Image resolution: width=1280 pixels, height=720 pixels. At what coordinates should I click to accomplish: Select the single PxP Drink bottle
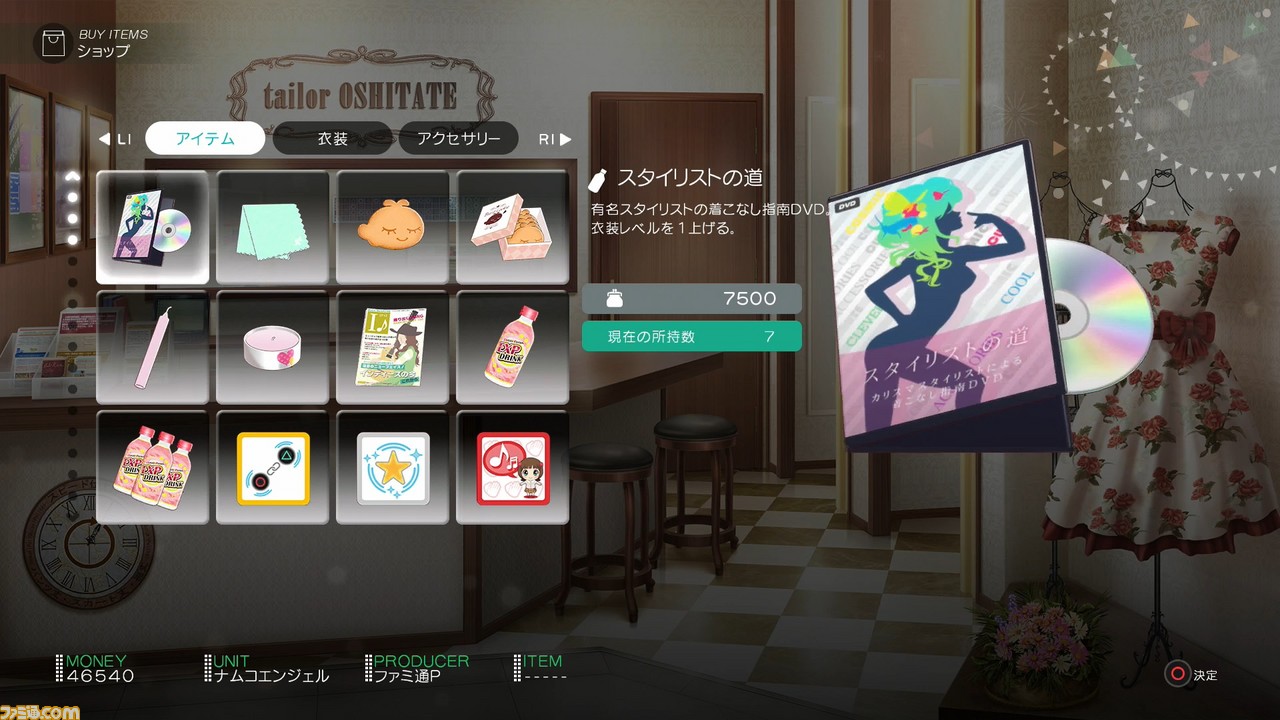512,347
